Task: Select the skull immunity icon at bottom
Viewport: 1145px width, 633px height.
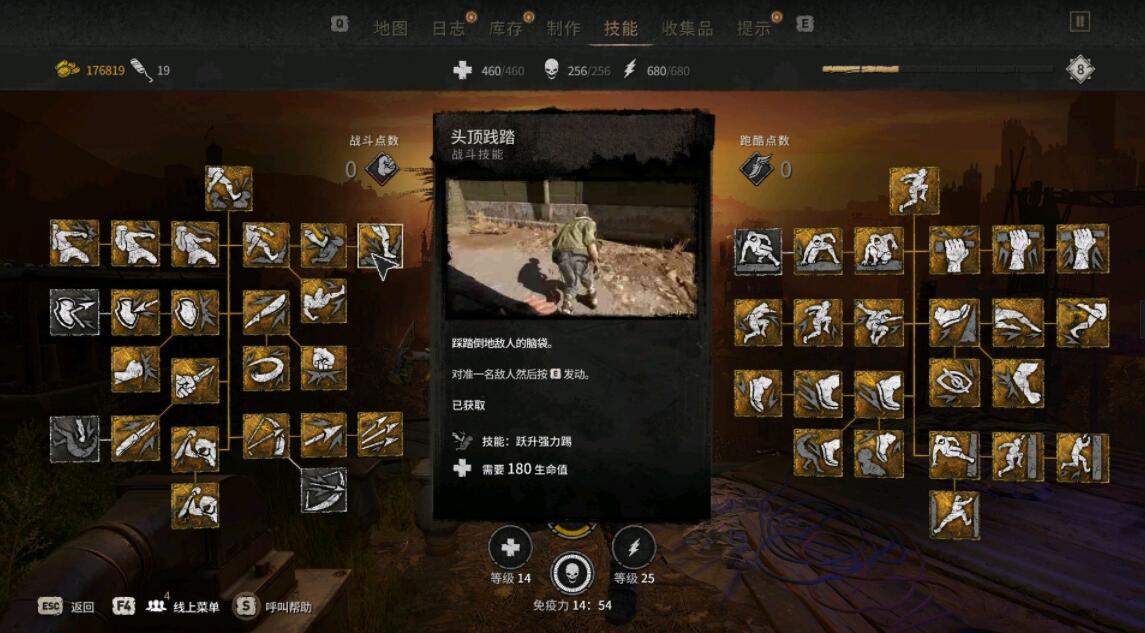Action: (x=572, y=573)
